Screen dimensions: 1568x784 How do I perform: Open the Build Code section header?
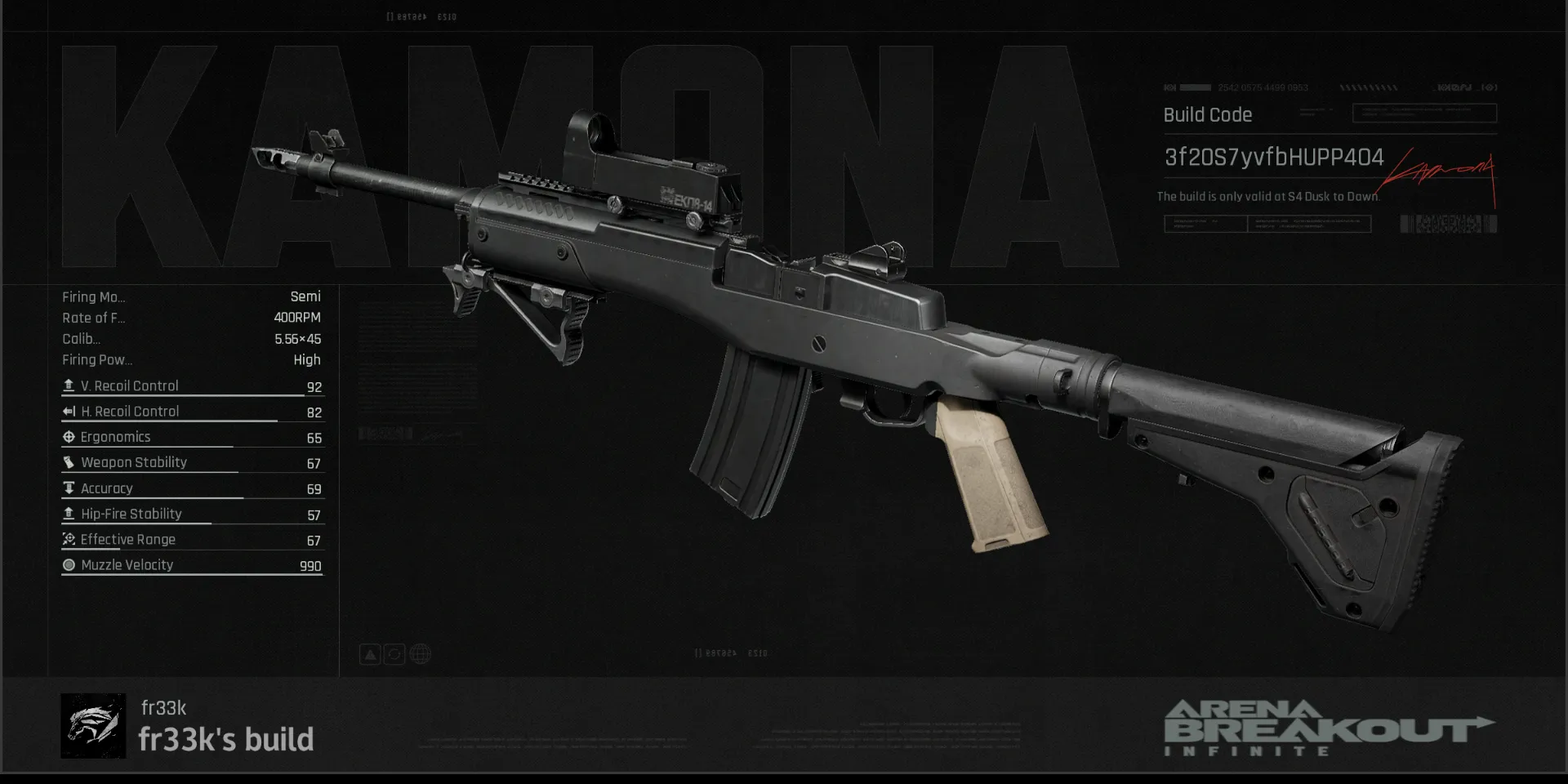tap(1207, 114)
